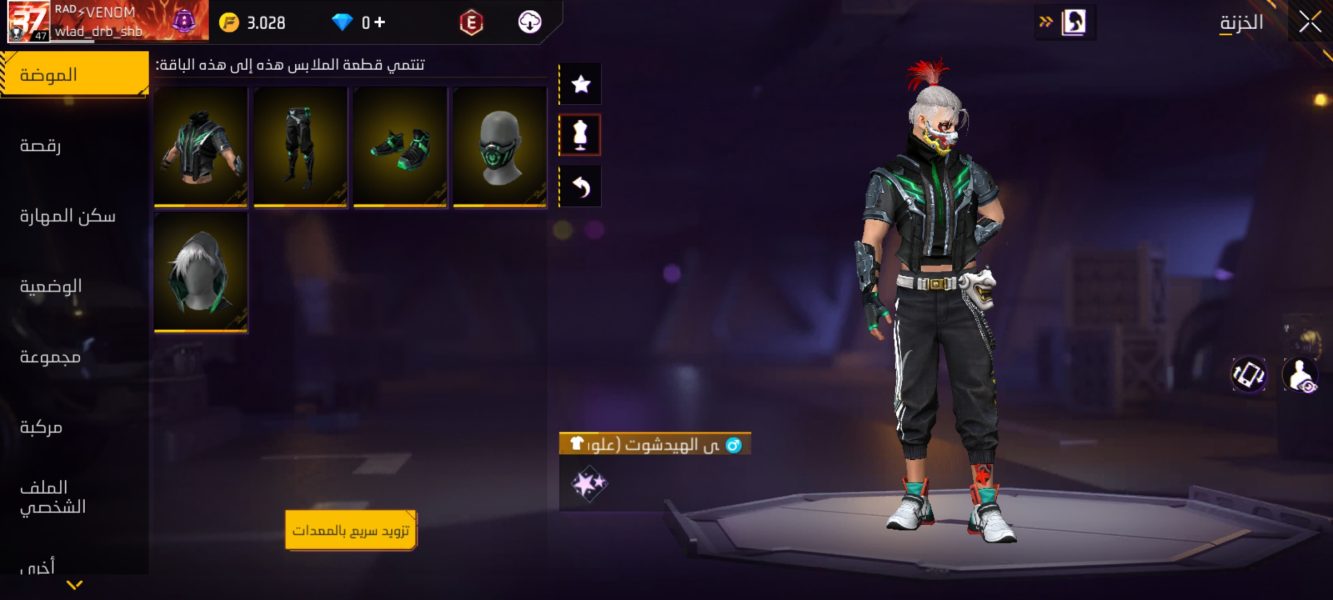Select the سكن المهارة tab
The image size is (1333, 600).
(67, 216)
